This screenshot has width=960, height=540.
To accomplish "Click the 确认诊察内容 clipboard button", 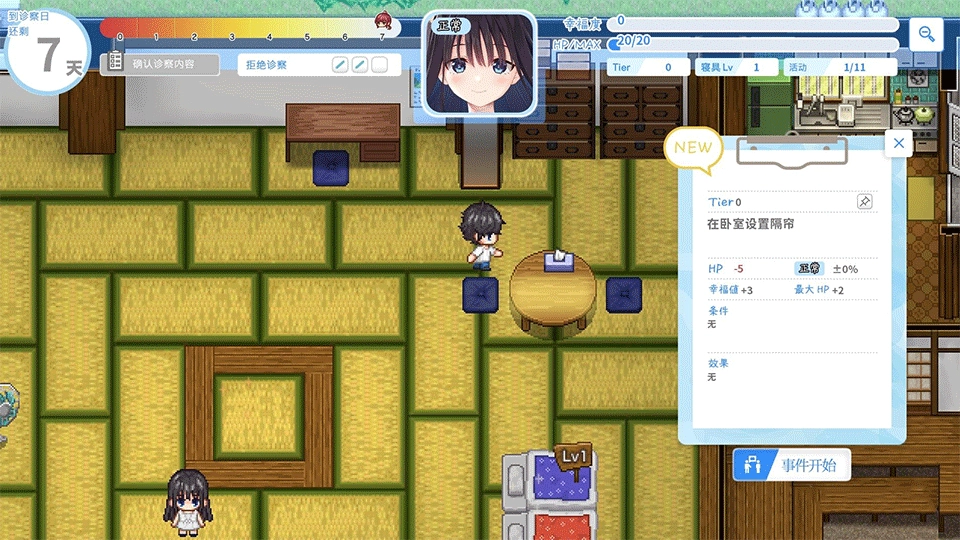I will (x=160, y=64).
